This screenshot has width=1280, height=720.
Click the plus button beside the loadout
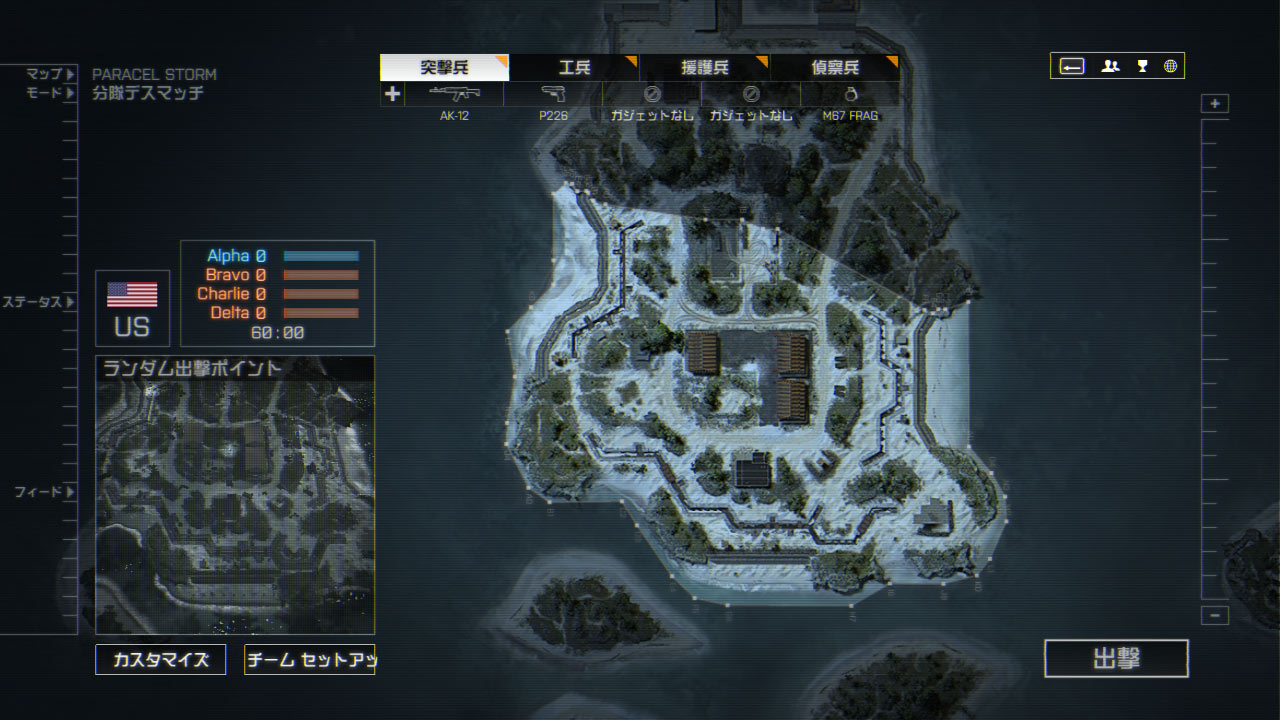point(392,94)
